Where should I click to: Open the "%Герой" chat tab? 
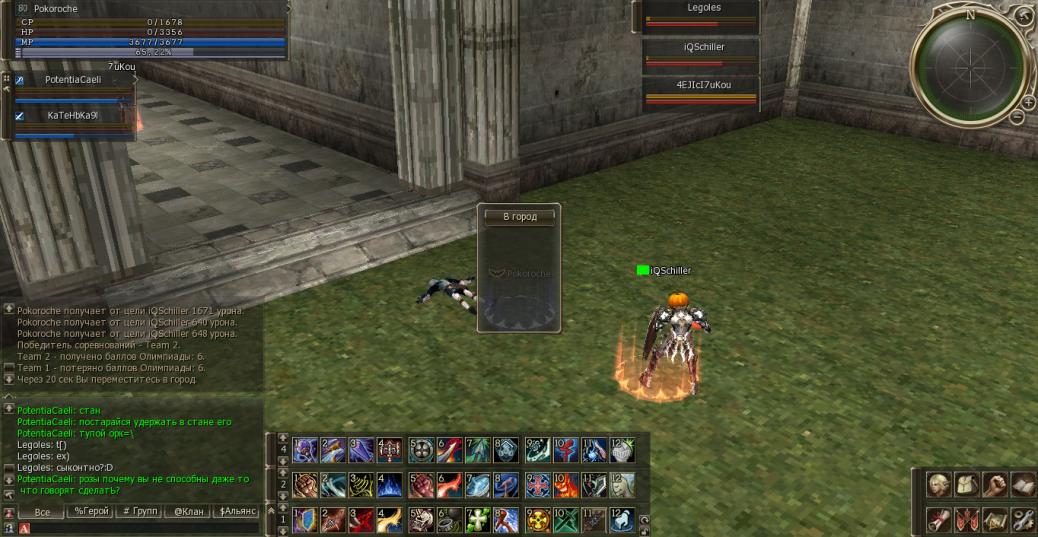point(91,511)
